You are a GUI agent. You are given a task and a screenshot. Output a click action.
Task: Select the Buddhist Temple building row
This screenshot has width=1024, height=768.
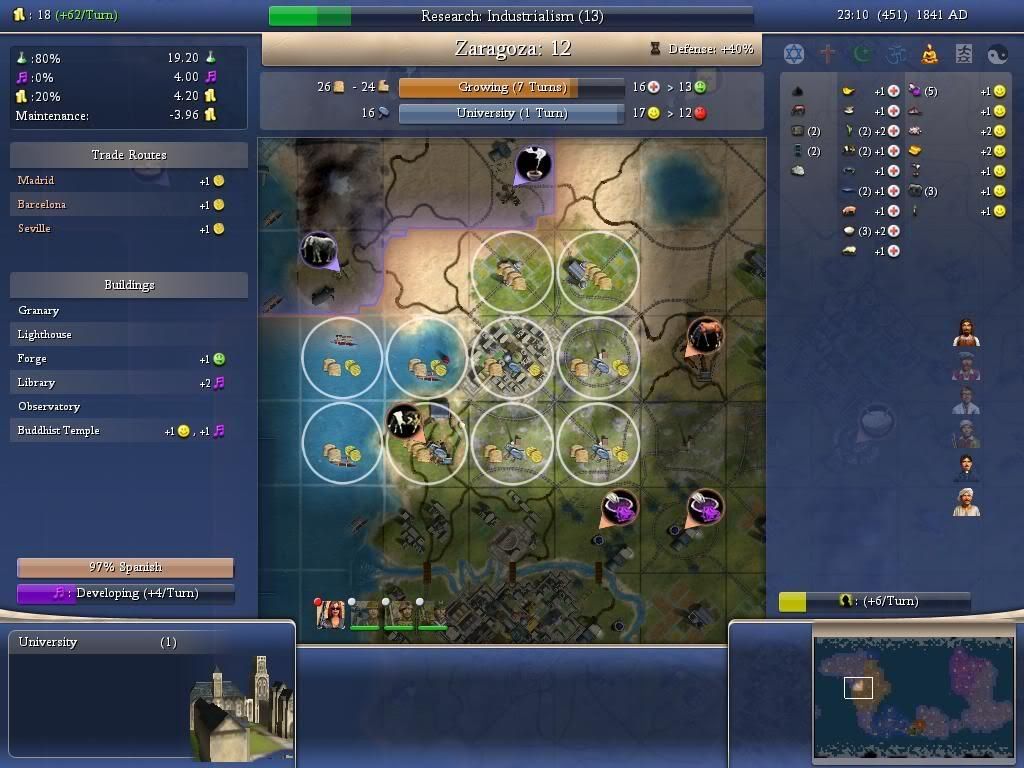[x=58, y=430]
